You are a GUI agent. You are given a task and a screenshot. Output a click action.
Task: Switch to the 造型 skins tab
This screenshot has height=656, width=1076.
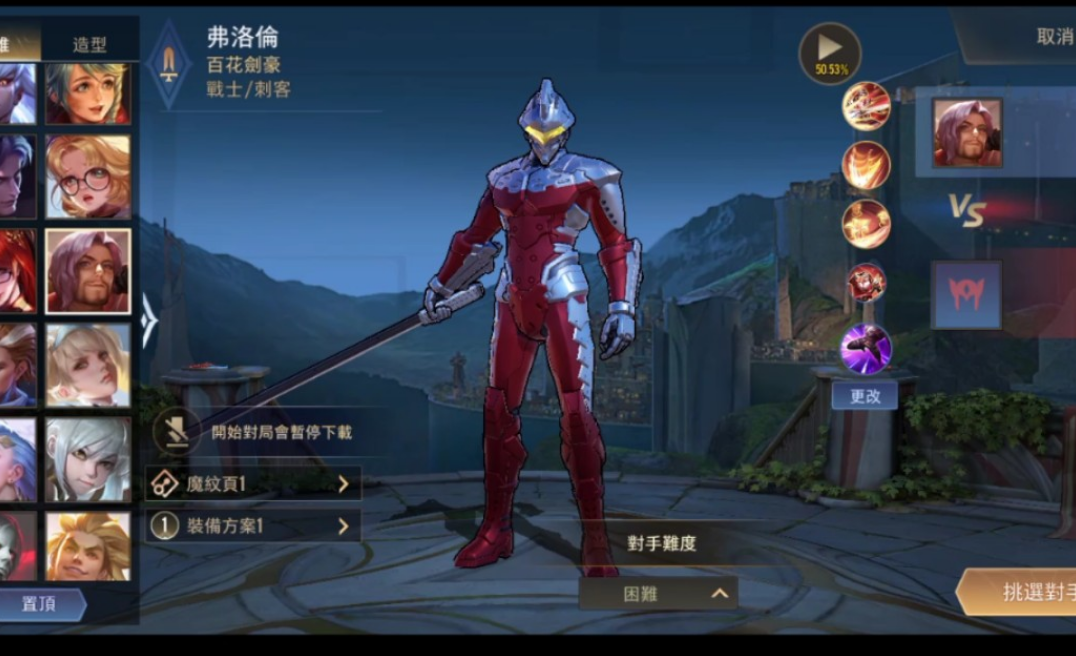(90, 44)
